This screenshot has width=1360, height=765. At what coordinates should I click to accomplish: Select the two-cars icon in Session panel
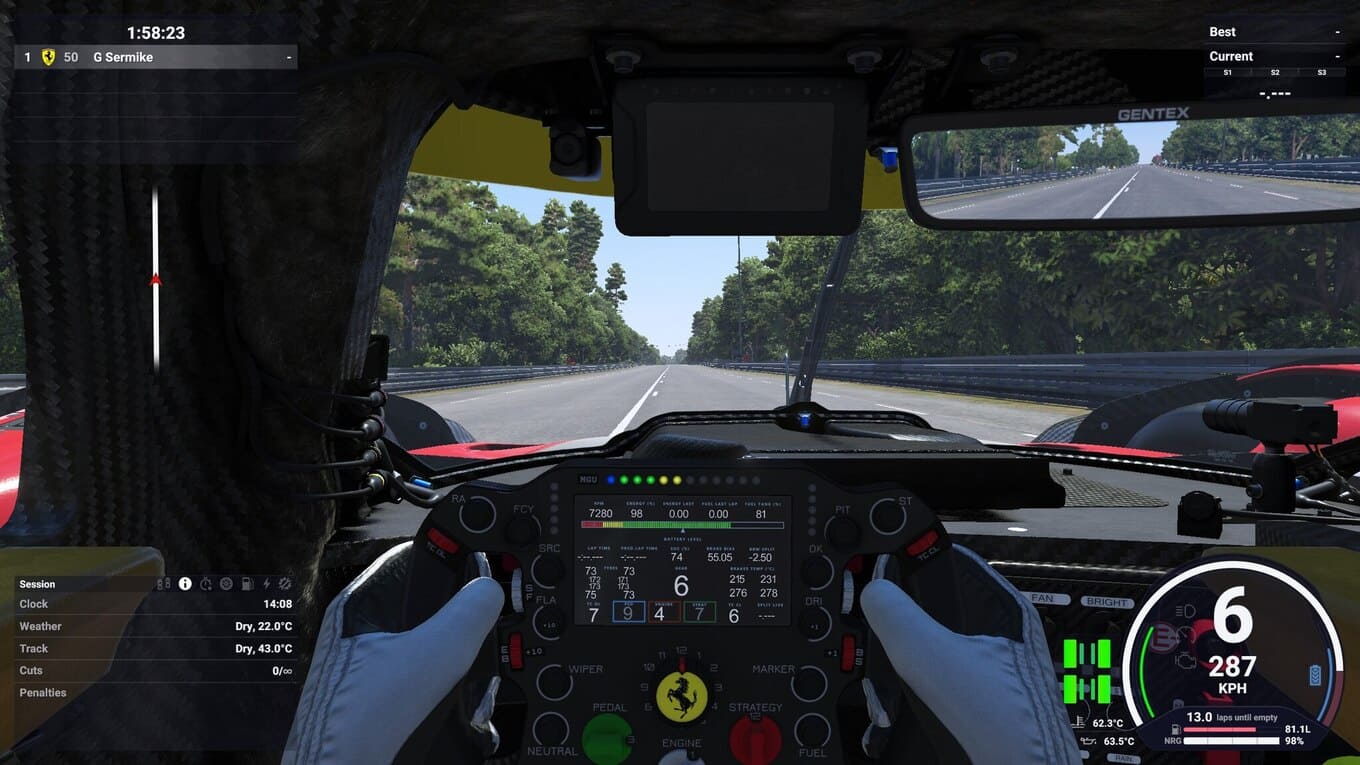[164, 584]
